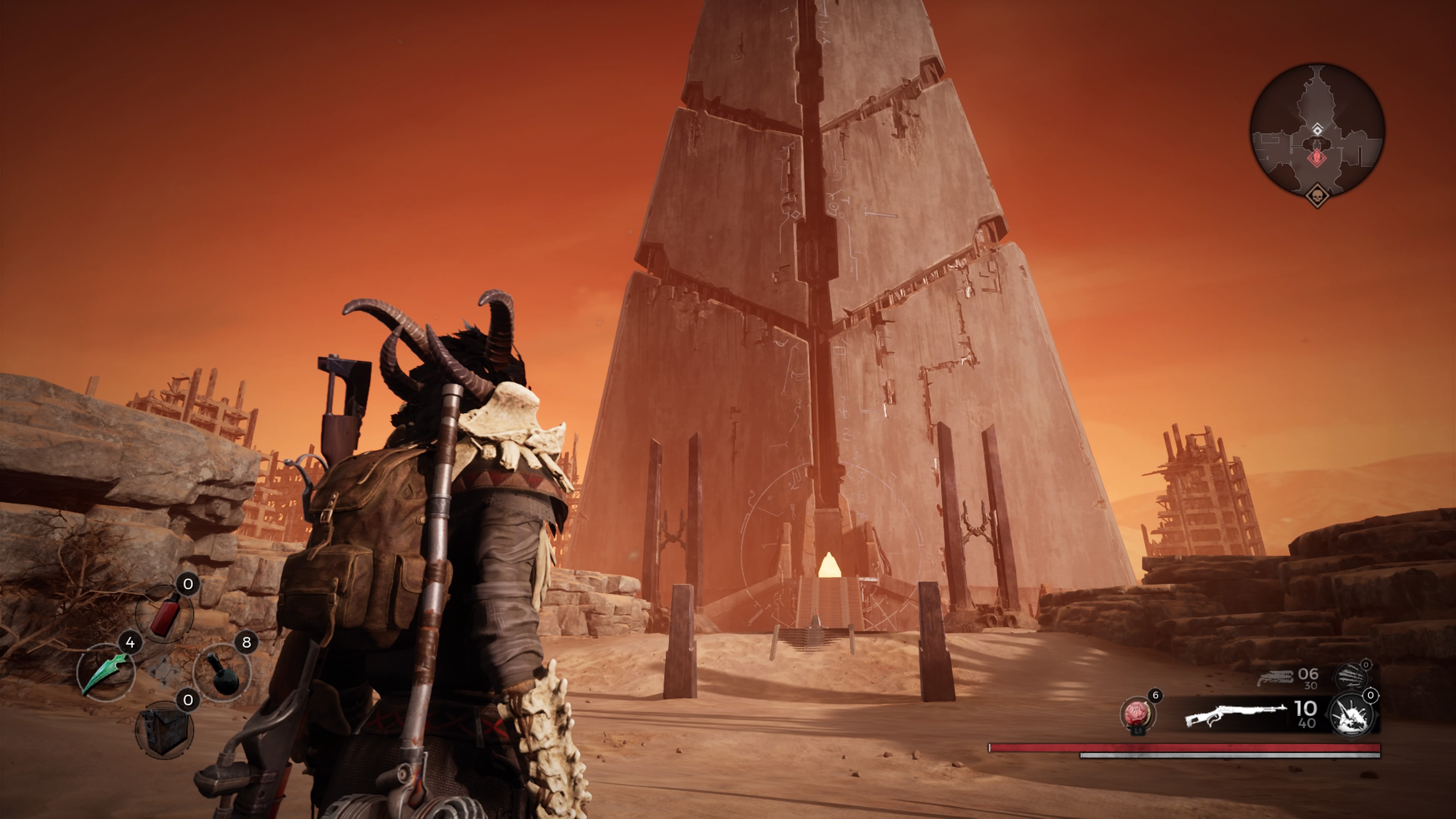1456x819 pixels.
Task: Switch to the dimmed secondary weapon
Action: click(1274, 678)
